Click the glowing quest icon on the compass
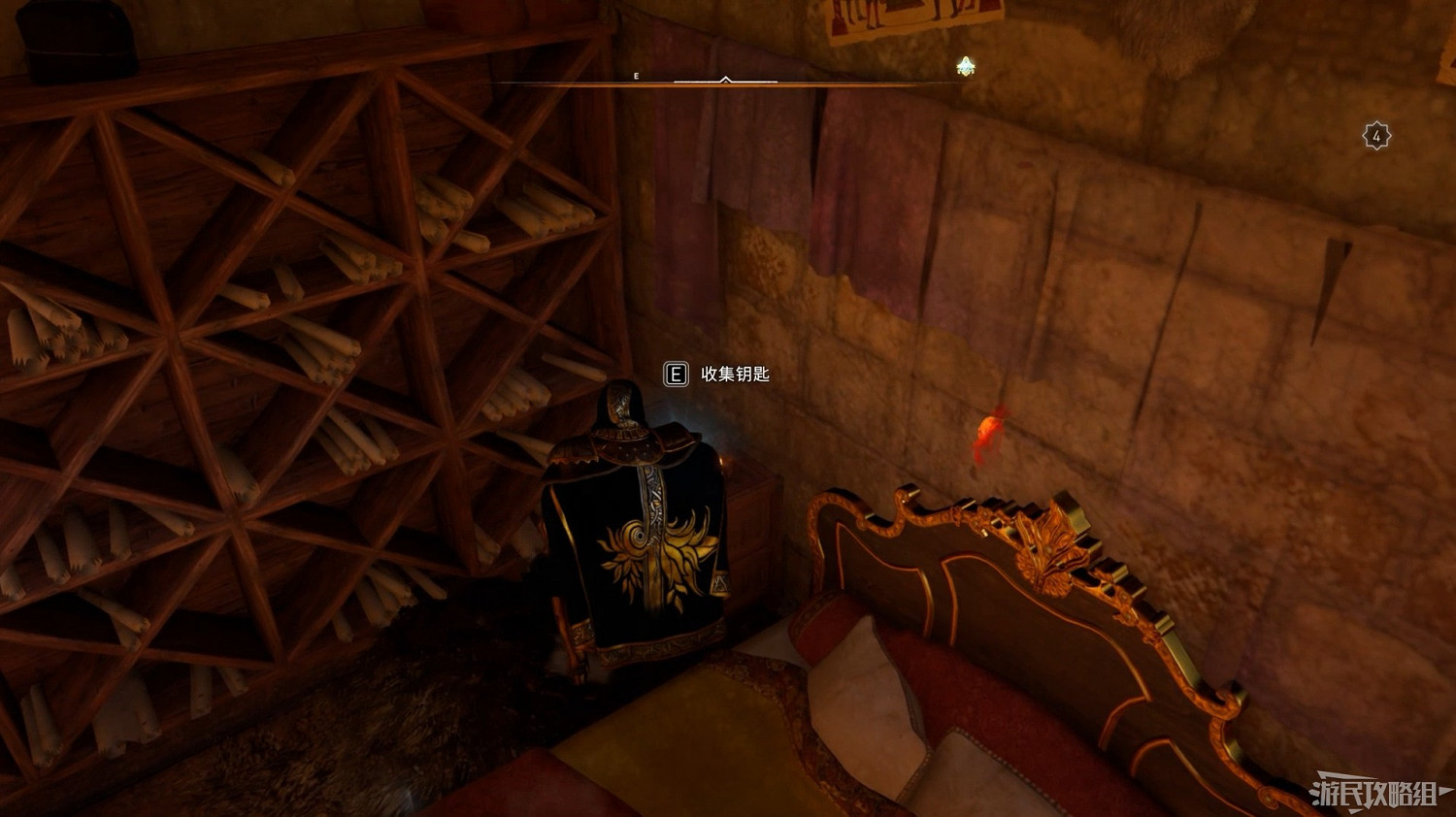 click(x=965, y=66)
